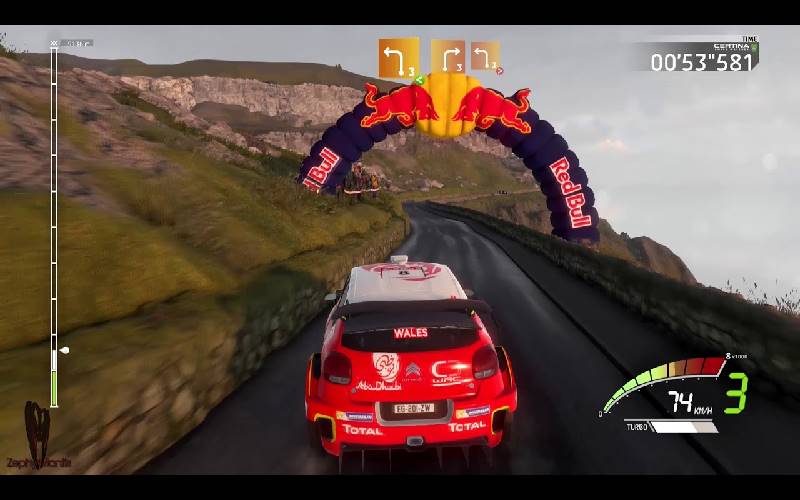
Task: Click the vertical stage progress bar
Action: coord(54,220)
